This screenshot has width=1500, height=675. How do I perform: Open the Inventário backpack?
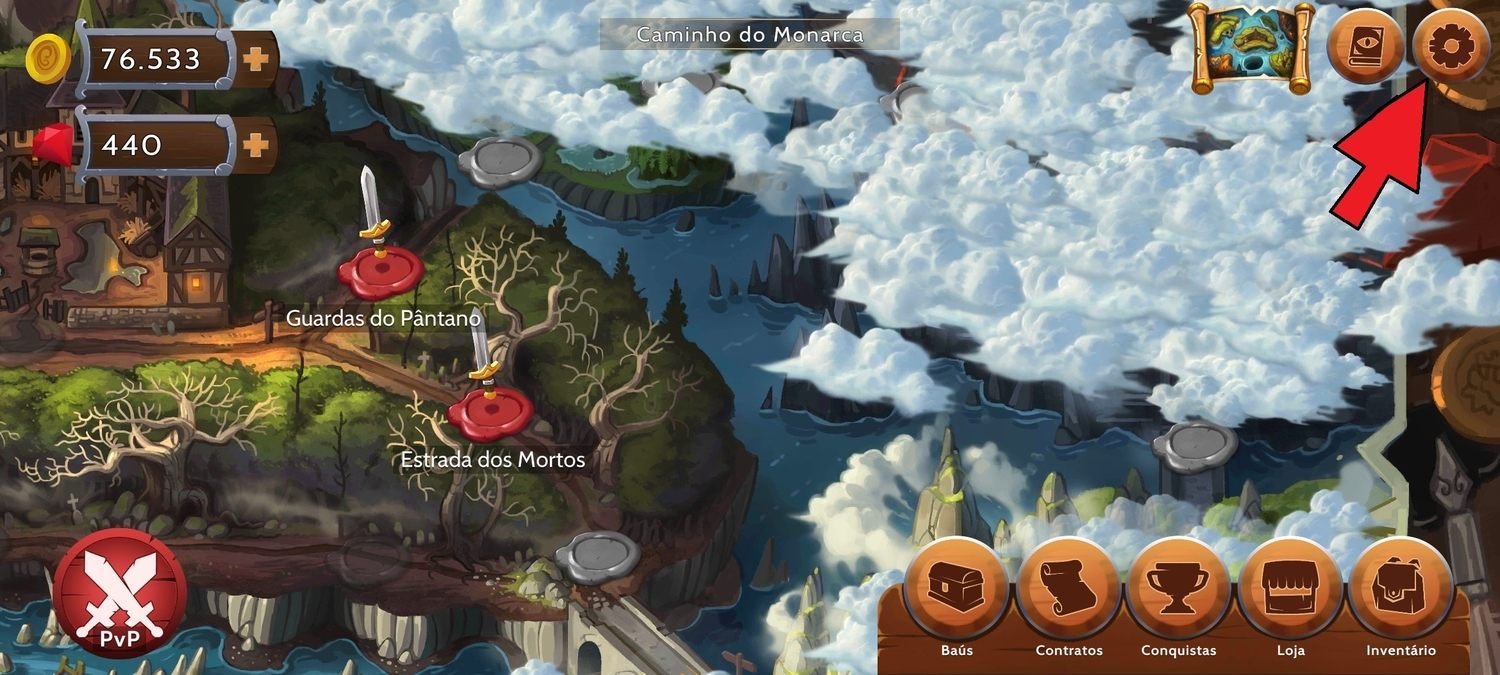click(x=1400, y=590)
